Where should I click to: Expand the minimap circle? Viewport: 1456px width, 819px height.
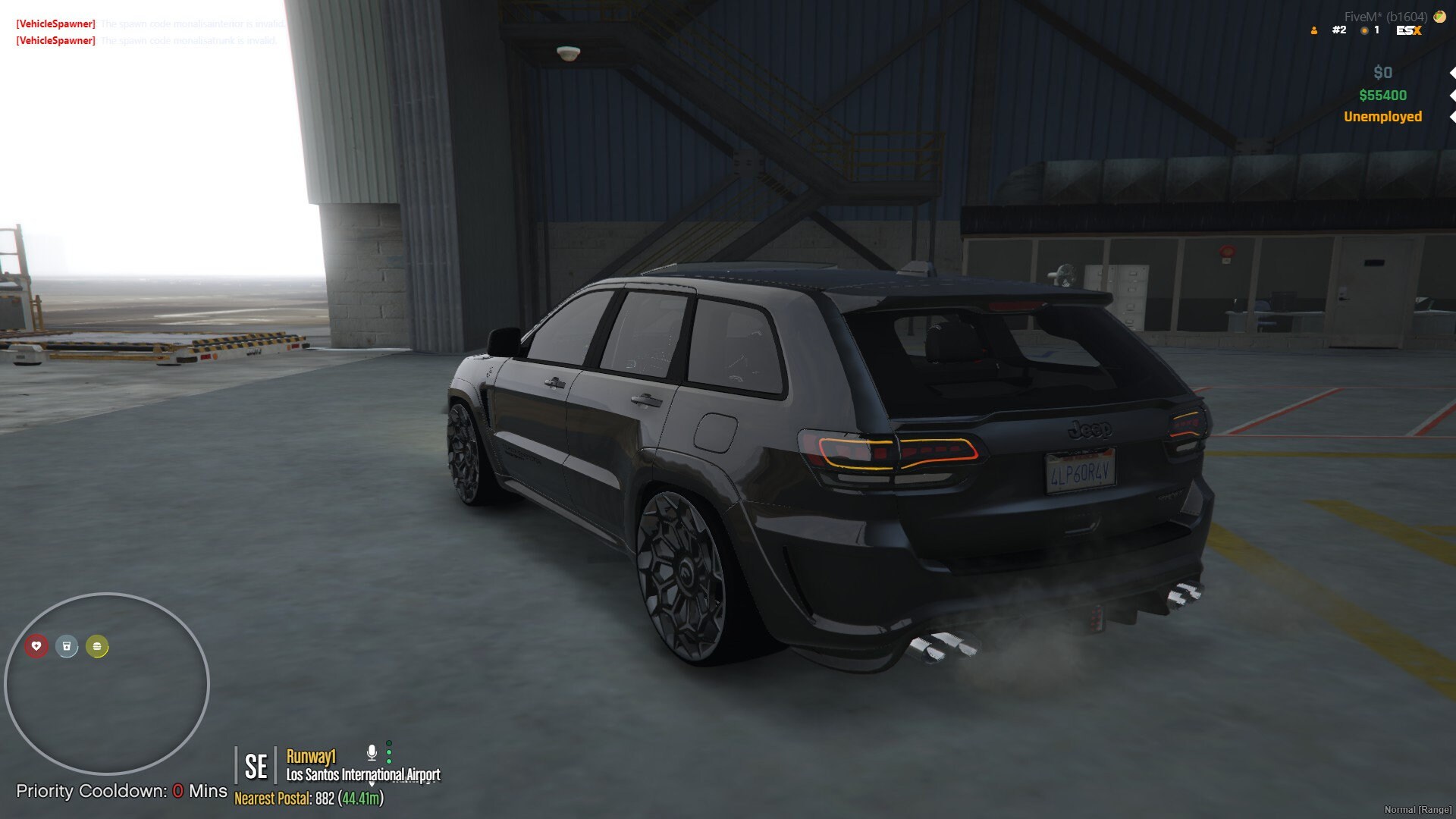pos(108,682)
